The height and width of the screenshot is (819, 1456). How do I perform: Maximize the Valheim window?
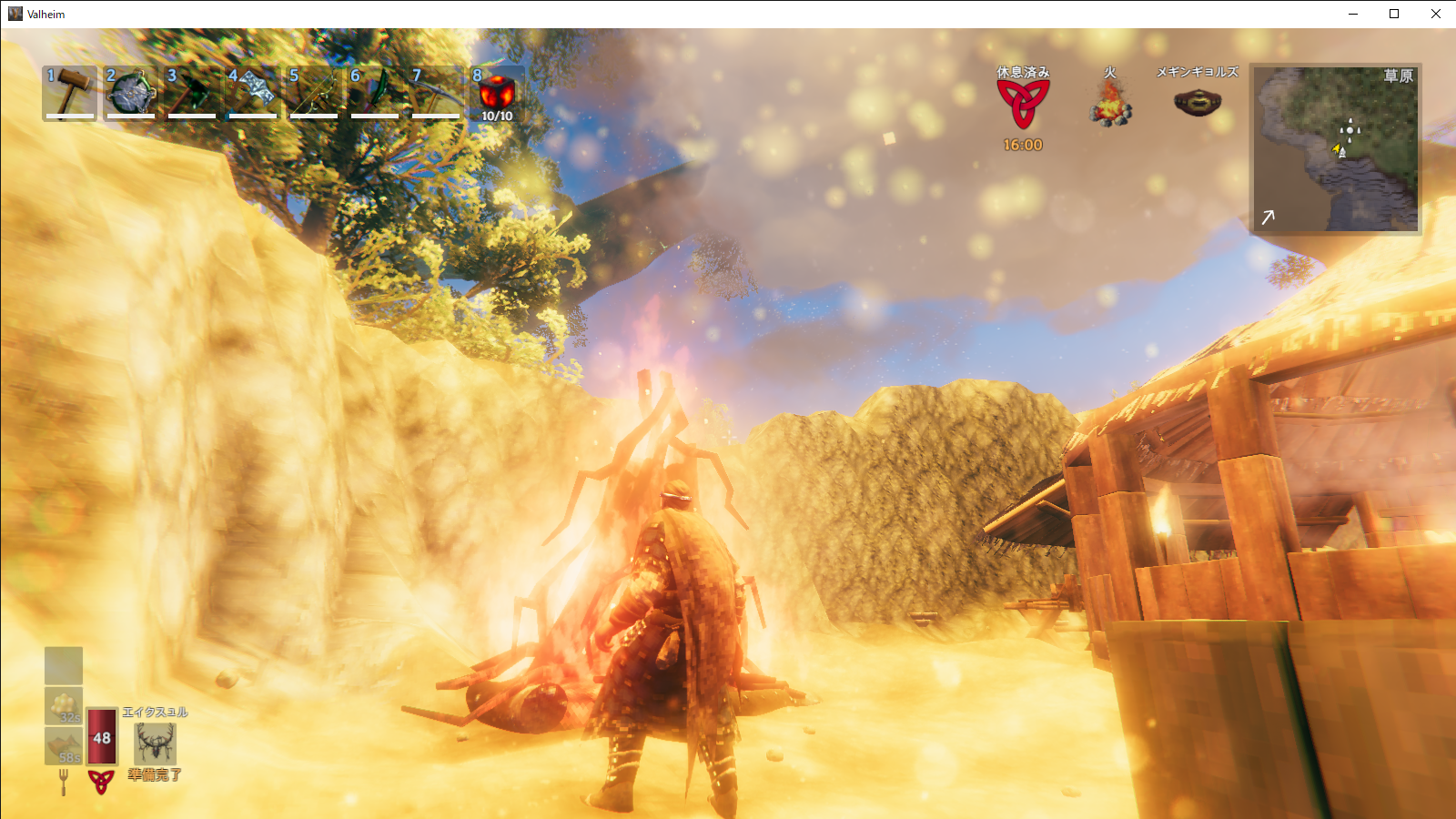tap(1394, 14)
